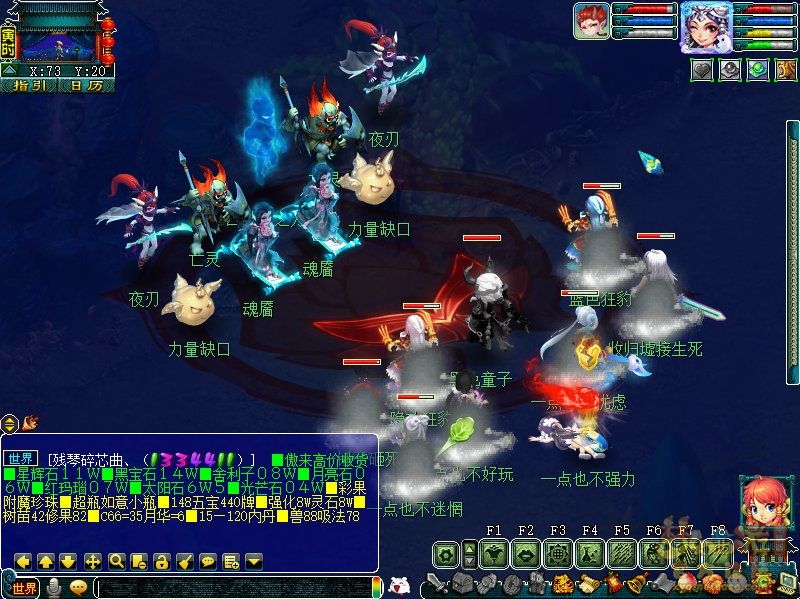Use the F4 potion flask skill
Screen dimensions: 800x599
(x=589, y=552)
